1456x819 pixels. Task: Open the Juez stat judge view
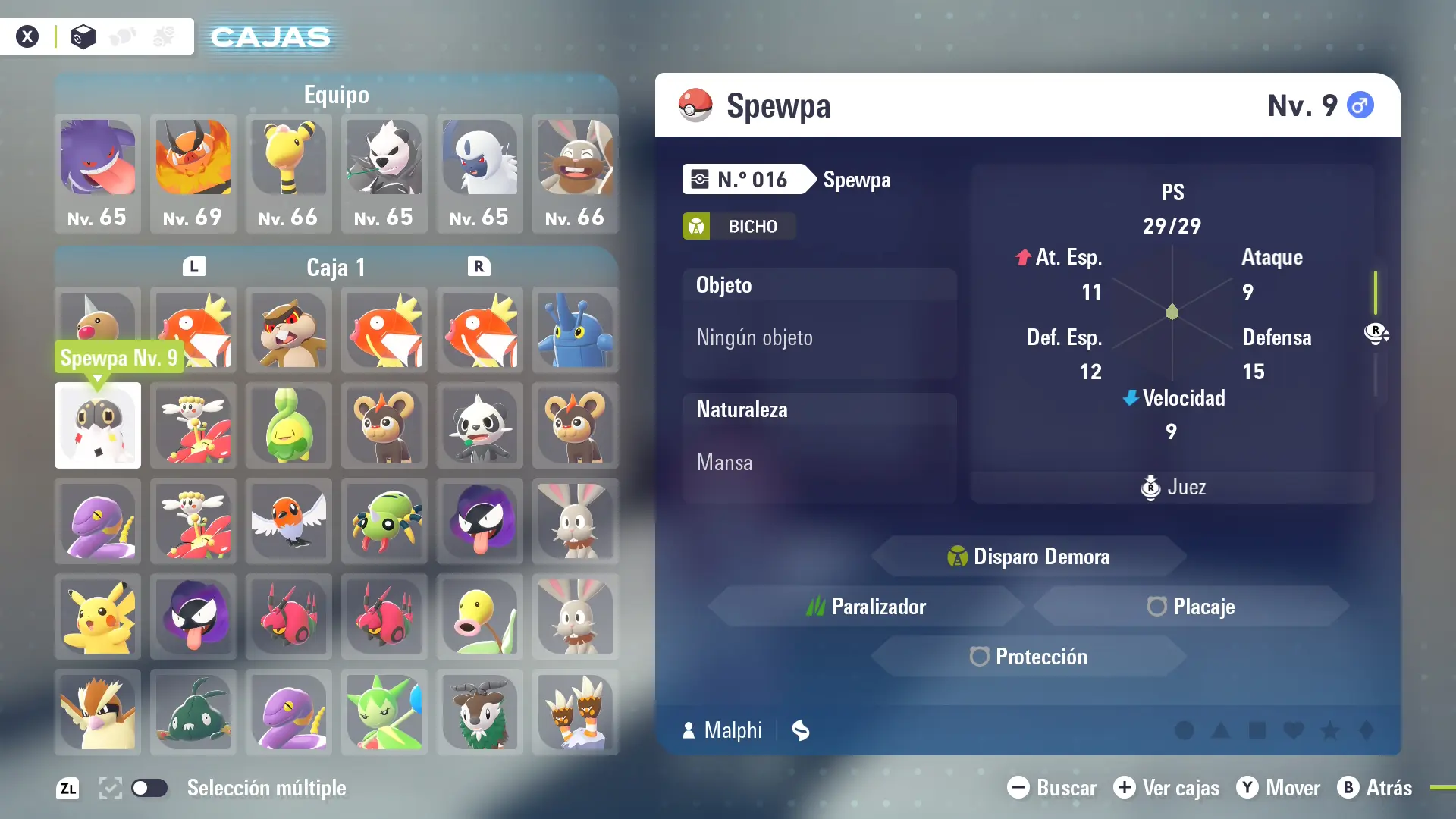tap(1172, 487)
